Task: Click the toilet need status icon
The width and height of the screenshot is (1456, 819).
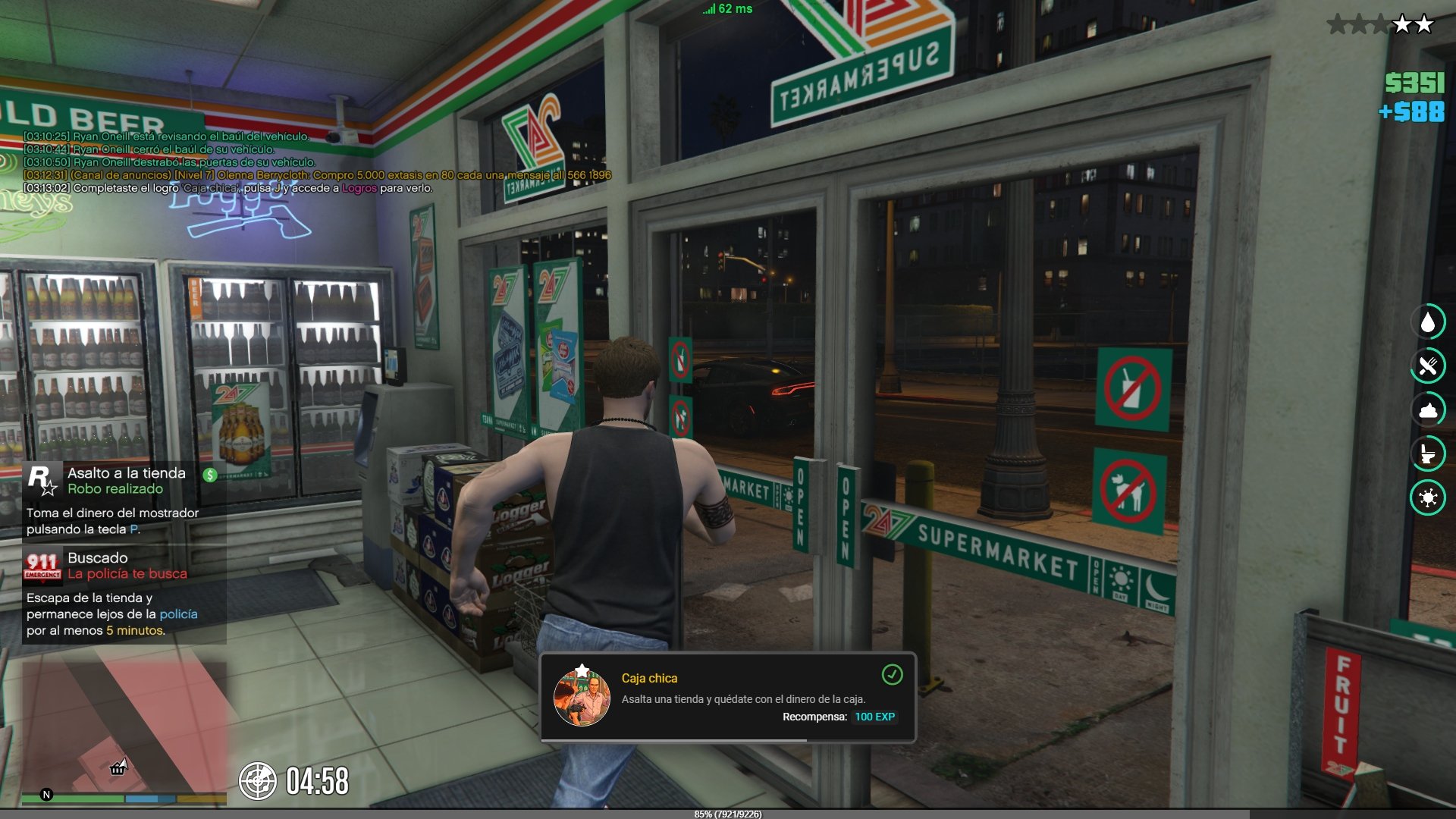Action: 1428,454
